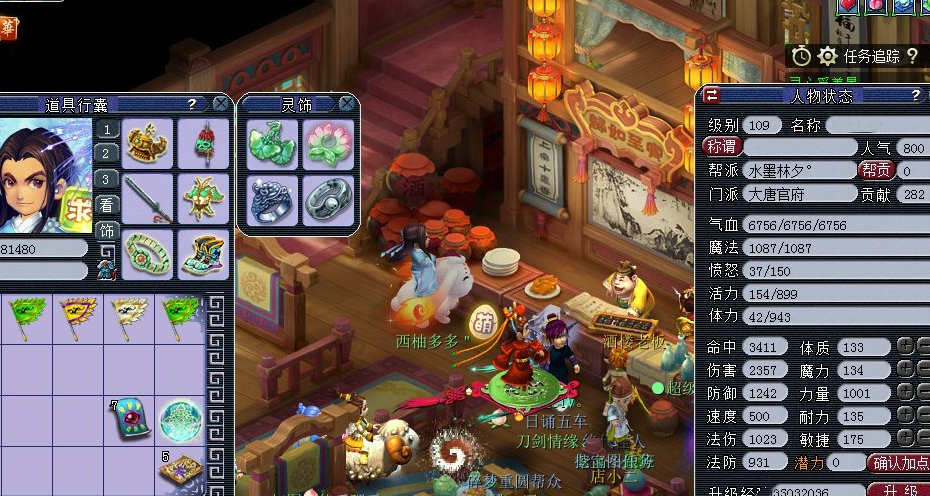Close the 道具行囊 inventory window

click(220, 103)
